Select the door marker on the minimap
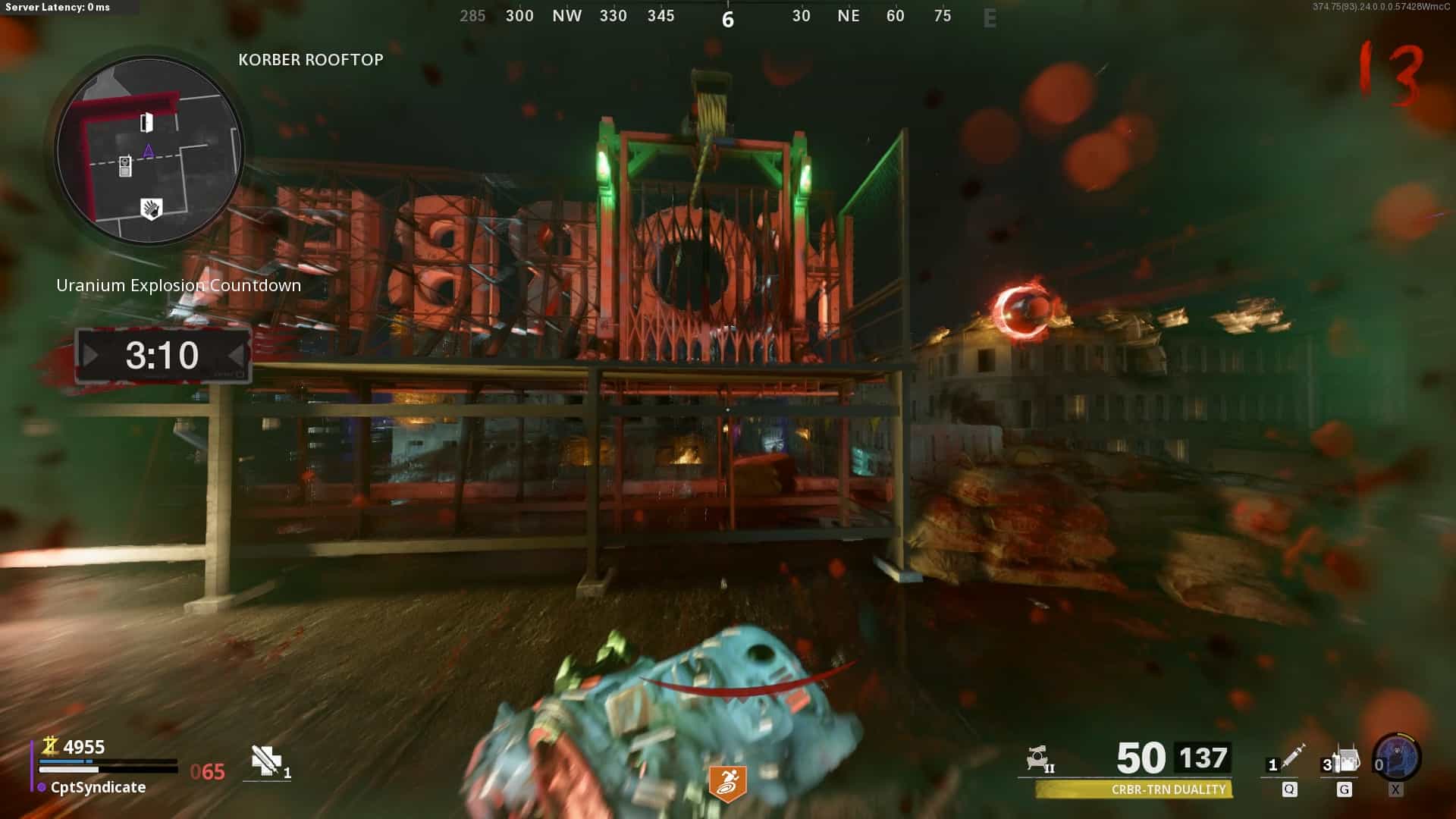Viewport: 1456px width, 819px height. 146,122
